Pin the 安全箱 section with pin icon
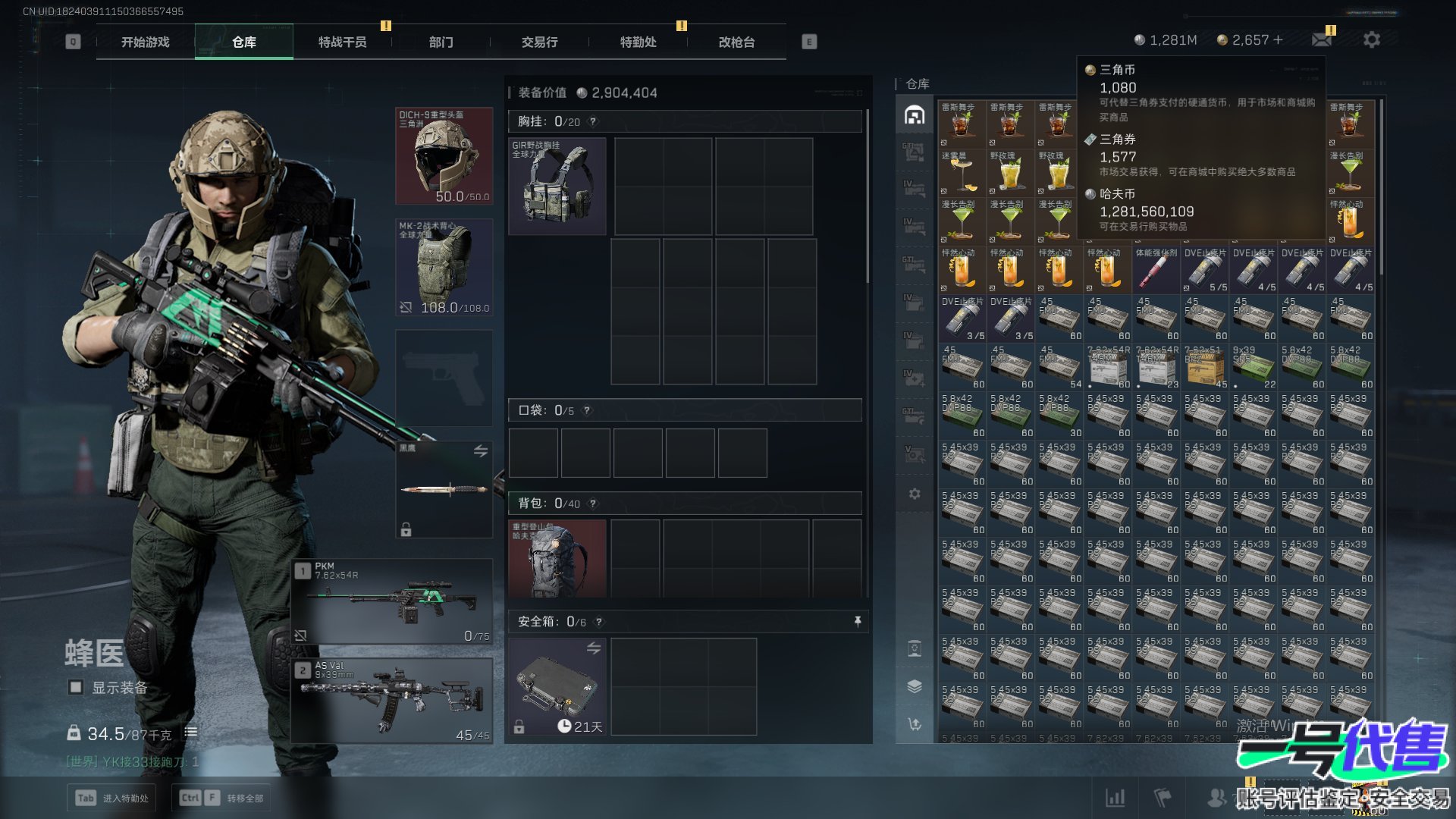 (x=858, y=622)
